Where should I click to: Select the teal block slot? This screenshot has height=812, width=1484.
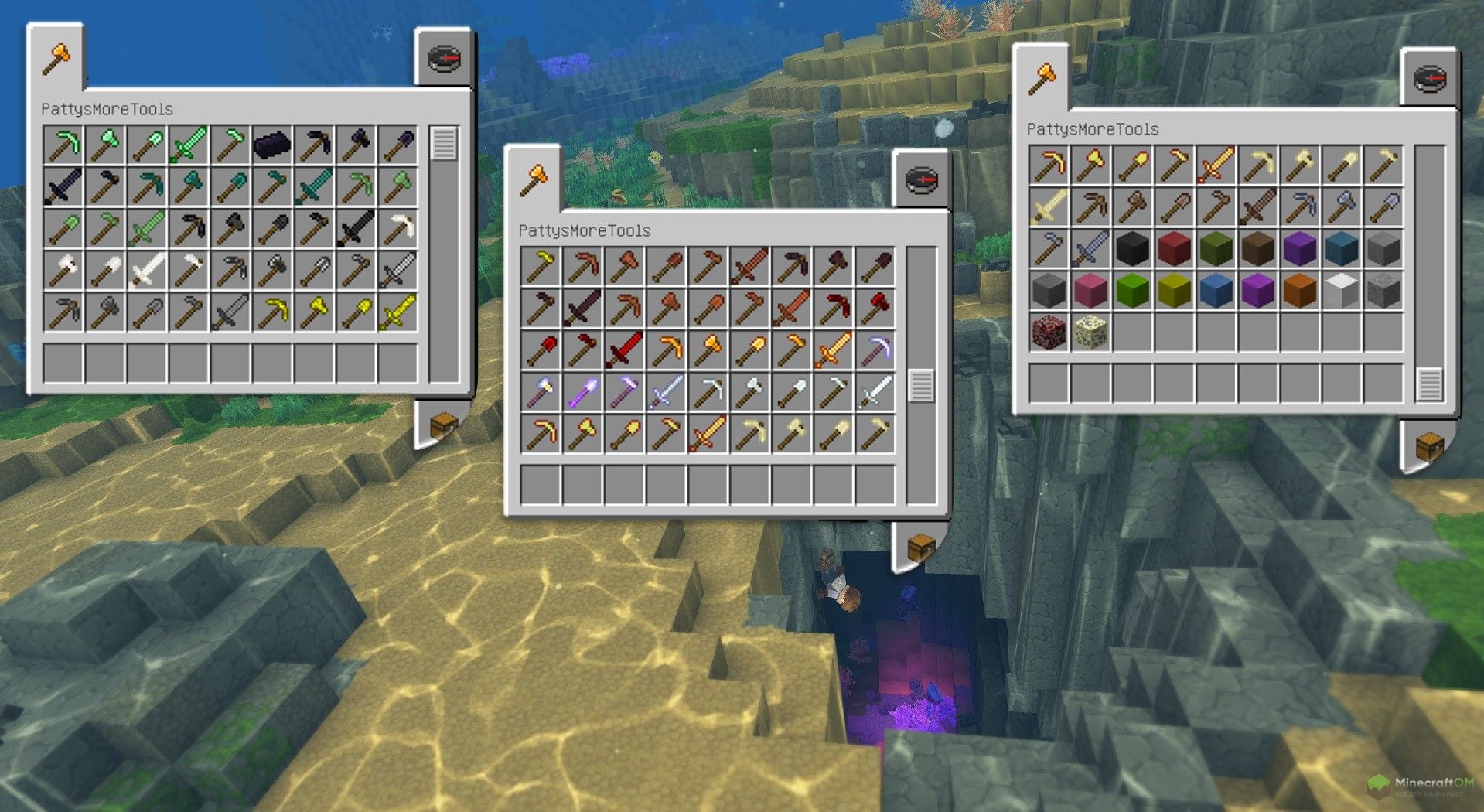tap(1341, 249)
